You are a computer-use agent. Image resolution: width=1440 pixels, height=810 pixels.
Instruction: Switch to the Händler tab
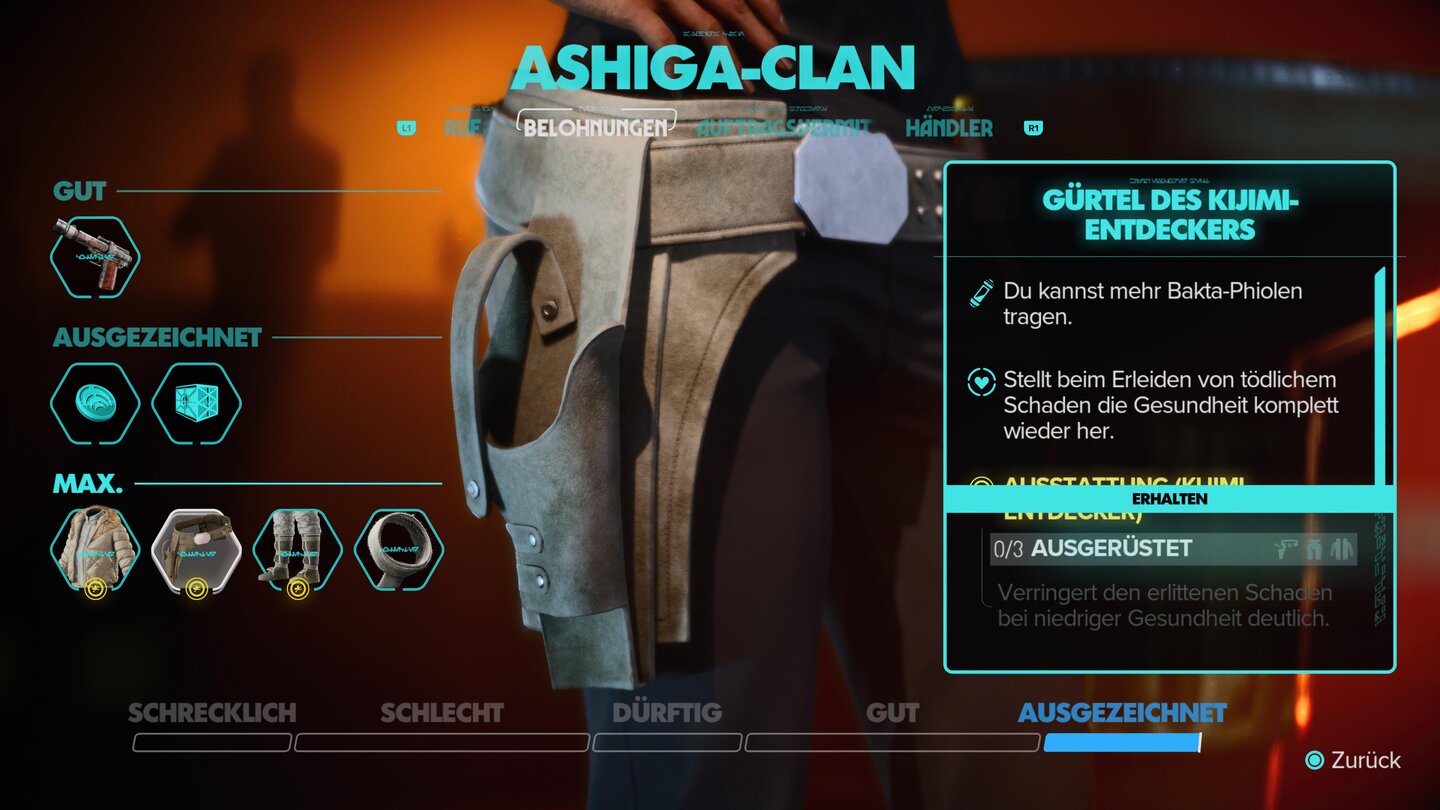949,128
